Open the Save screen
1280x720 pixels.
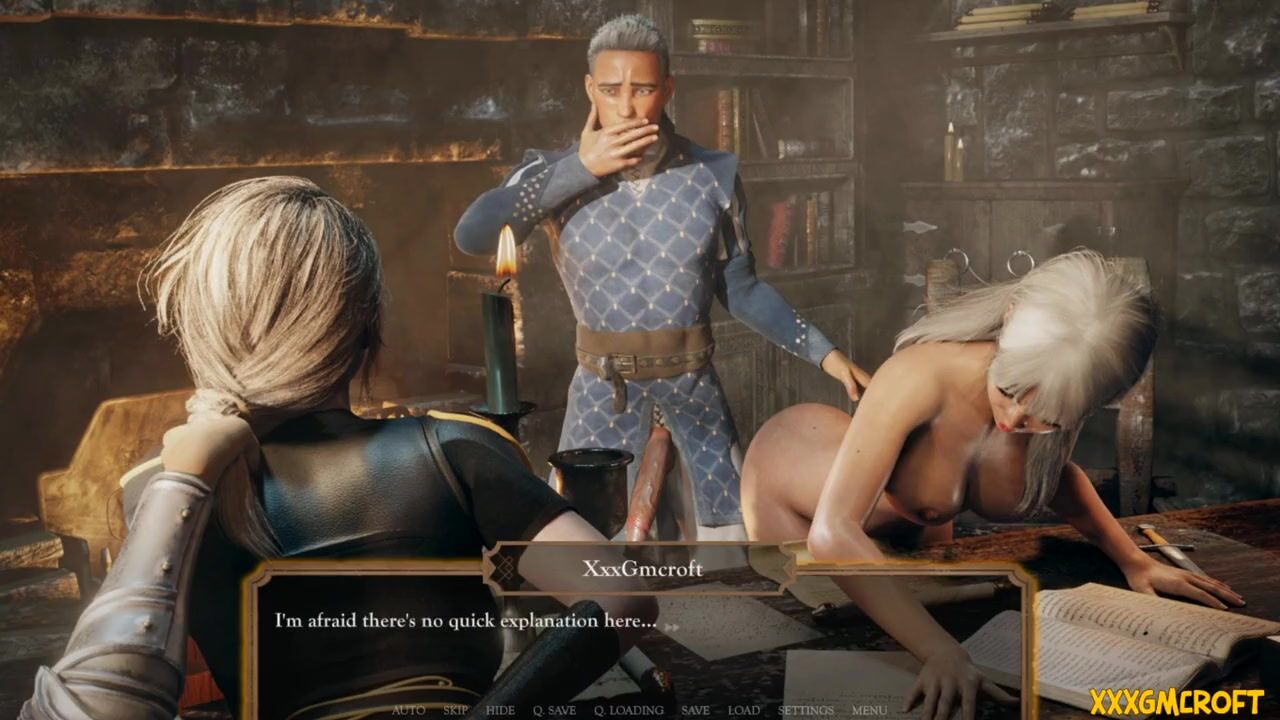point(695,710)
